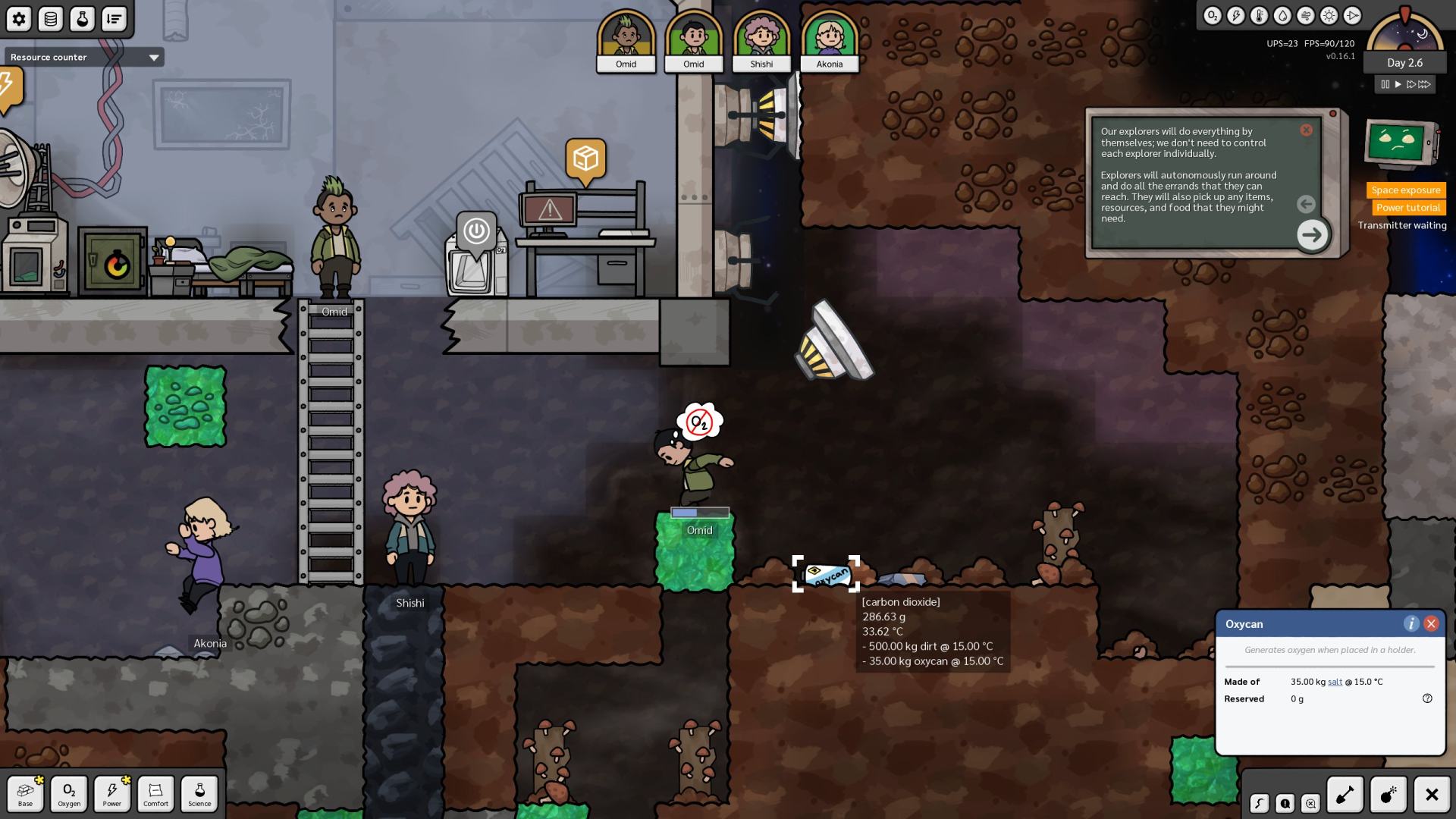Open the research flask menu
Viewport: 1456px width, 819px height.
coord(82,19)
